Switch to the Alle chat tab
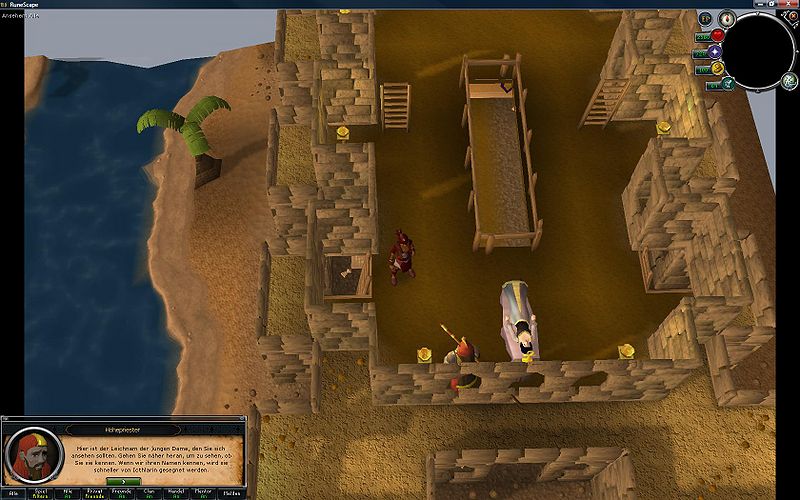The width and height of the screenshot is (800, 500). point(13,493)
